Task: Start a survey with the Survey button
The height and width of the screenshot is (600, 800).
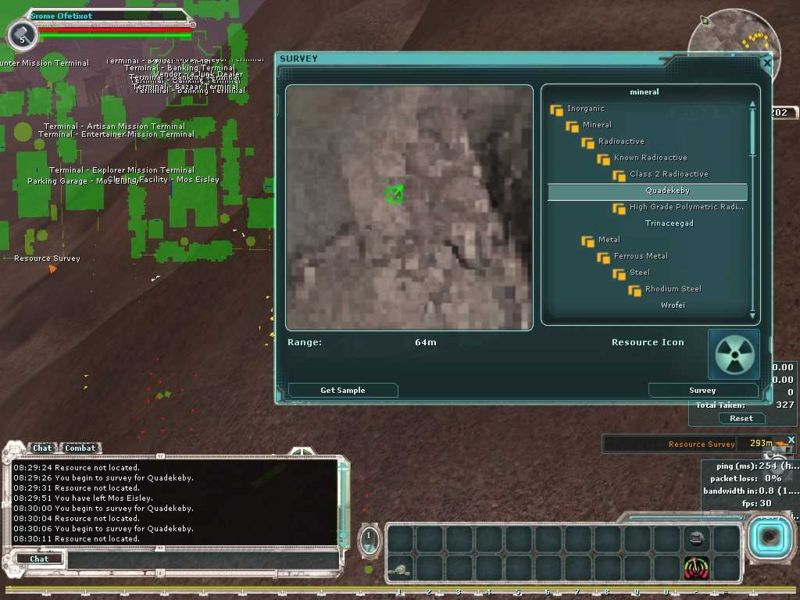Action: tap(702, 390)
